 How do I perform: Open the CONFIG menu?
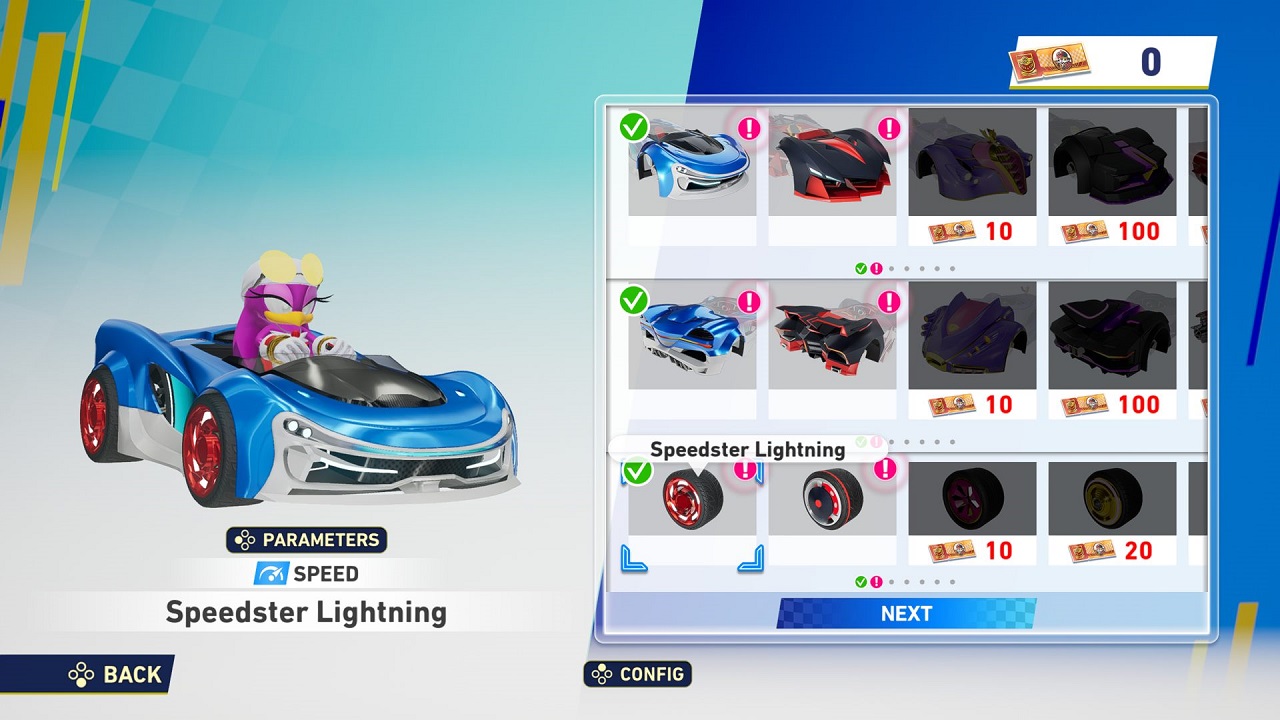point(639,674)
